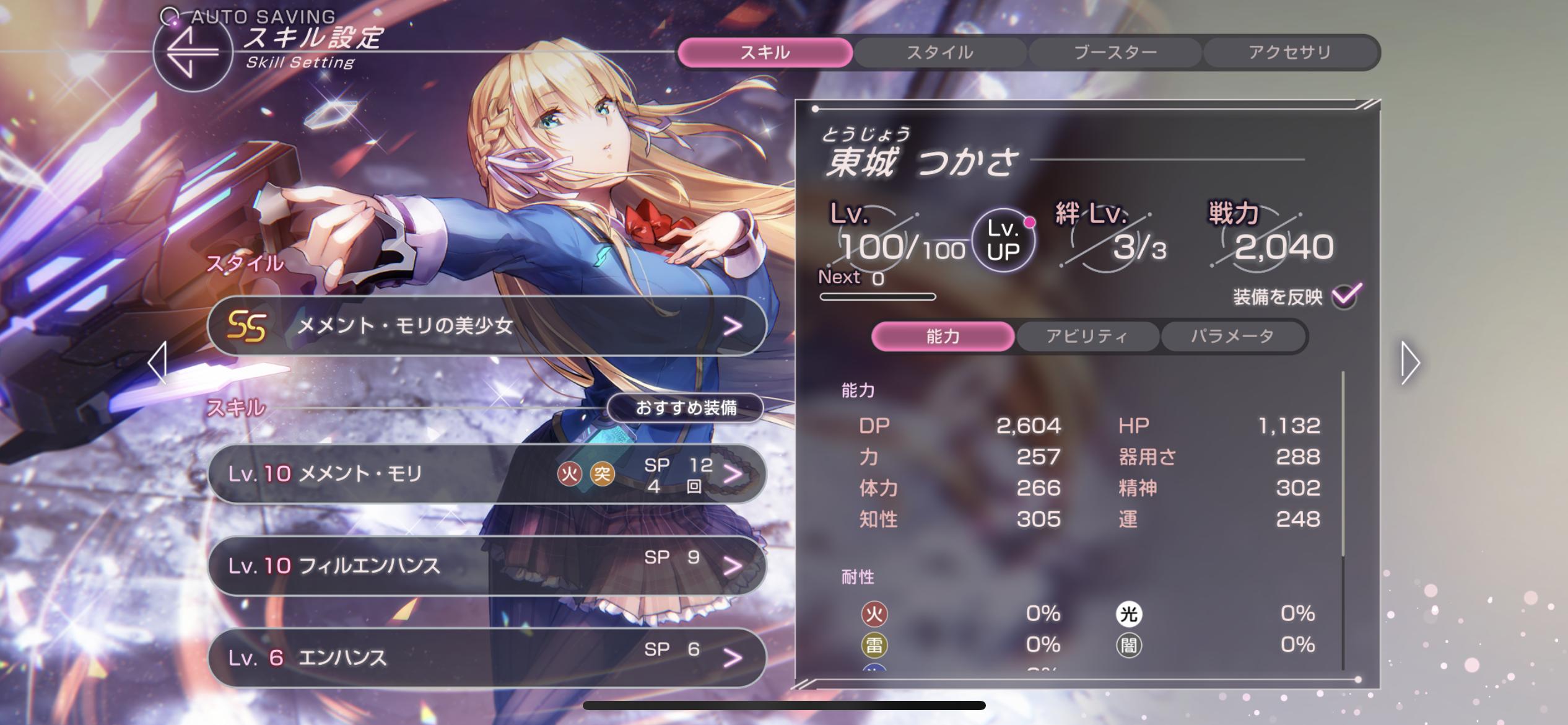Open the メメント・モリの美少女 style row
Image resolution: width=1568 pixels, height=725 pixels.
coord(487,326)
